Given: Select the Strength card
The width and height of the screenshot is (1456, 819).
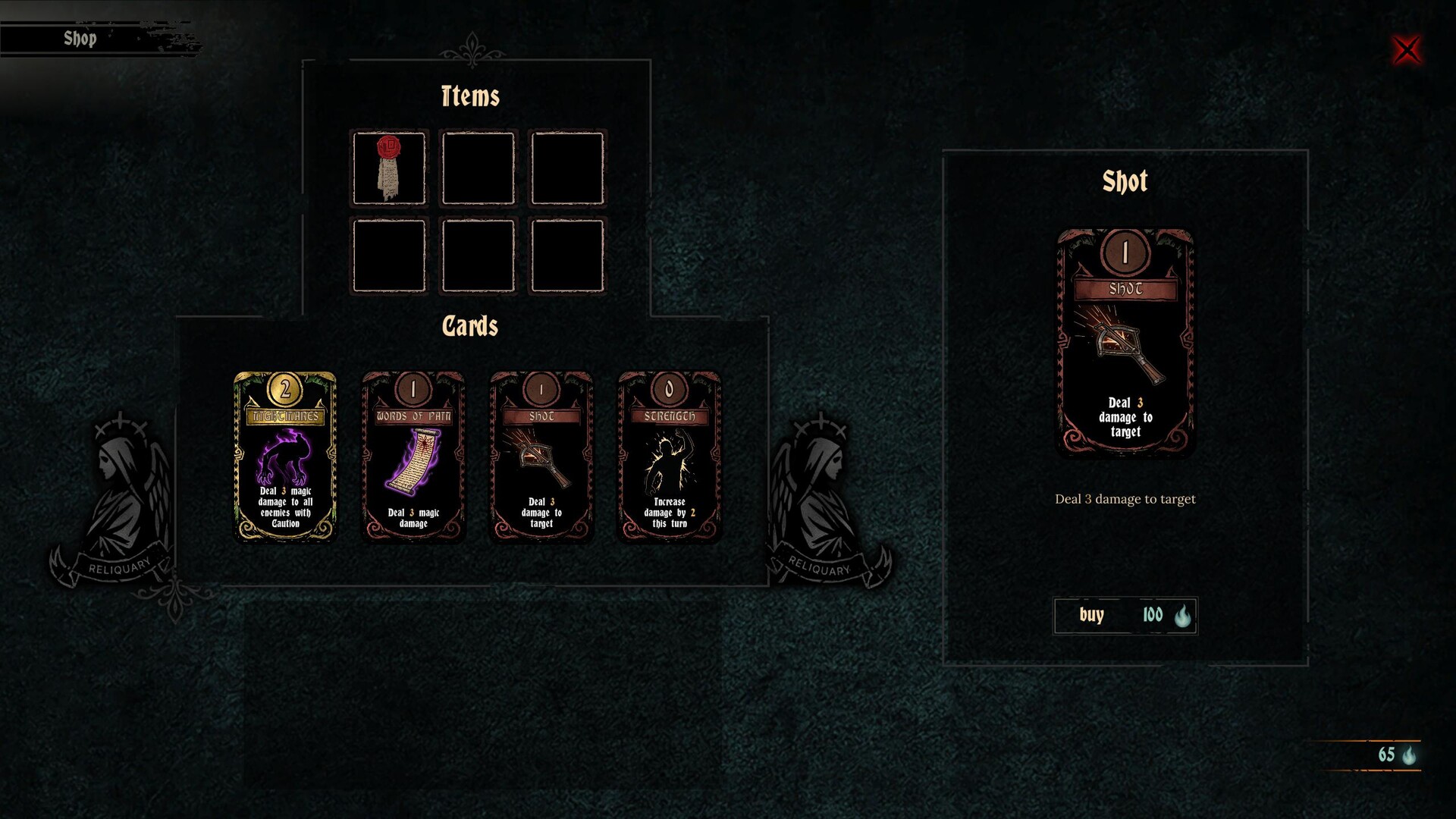Looking at the screenshot, I should click(669, 456).
